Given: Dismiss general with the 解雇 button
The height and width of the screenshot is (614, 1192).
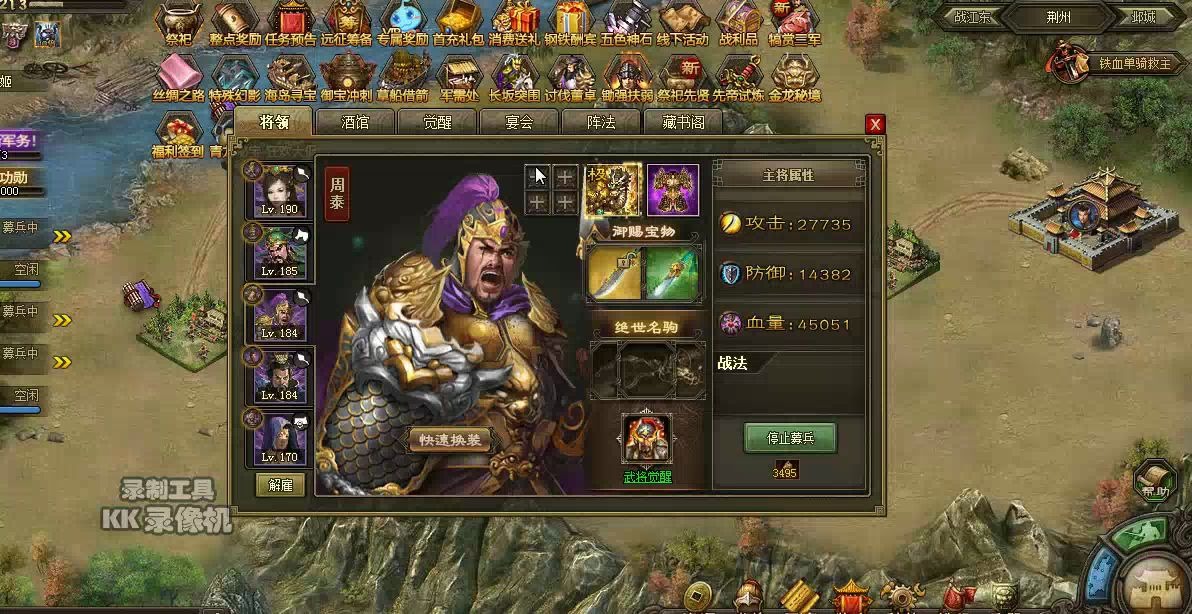Looking at the screenshot, I should 280,485.
